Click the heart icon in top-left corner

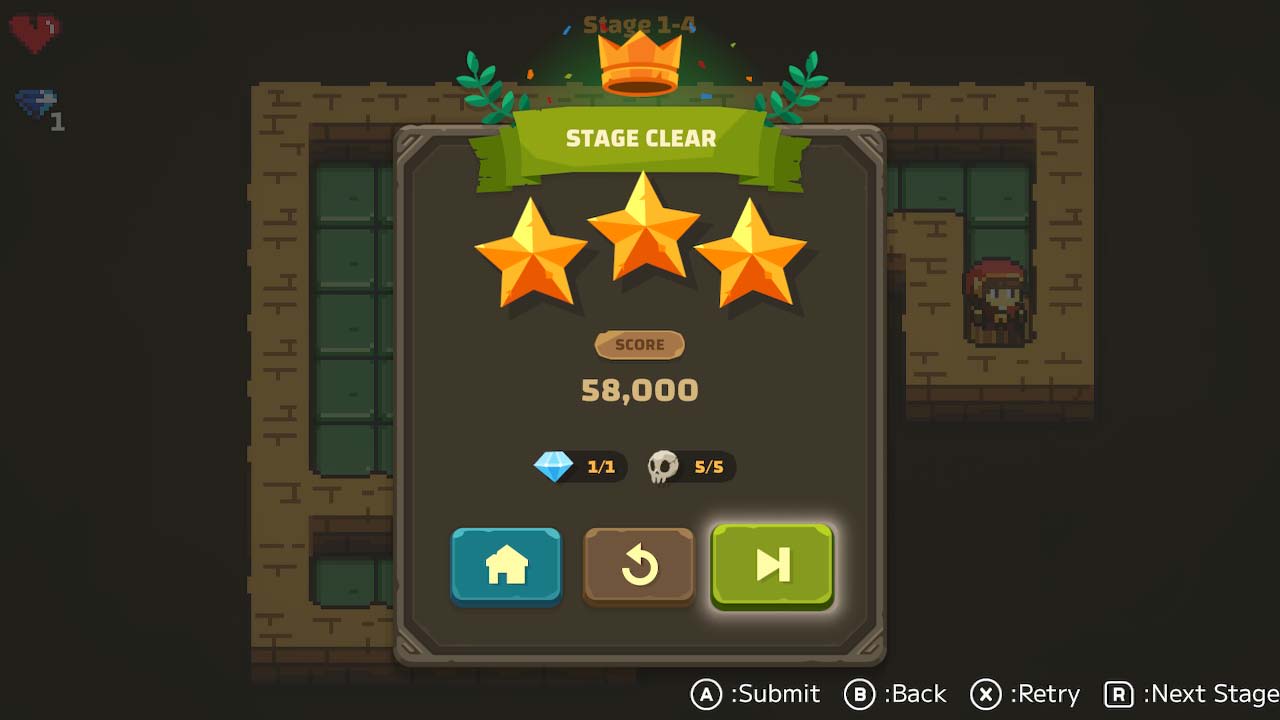[x=33, y=30]
